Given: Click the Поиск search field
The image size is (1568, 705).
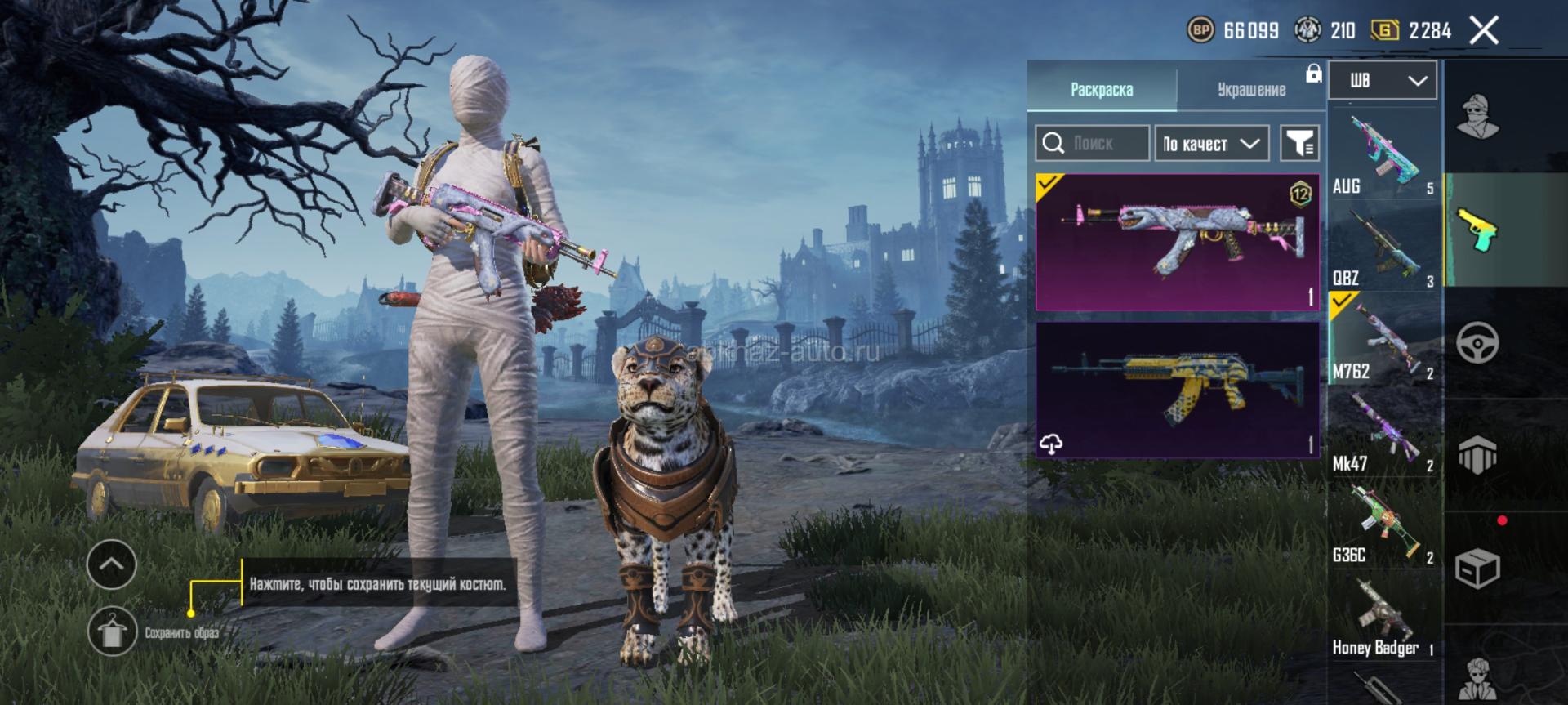Looking at the screenshot, I should click(x=1093, y=144).
